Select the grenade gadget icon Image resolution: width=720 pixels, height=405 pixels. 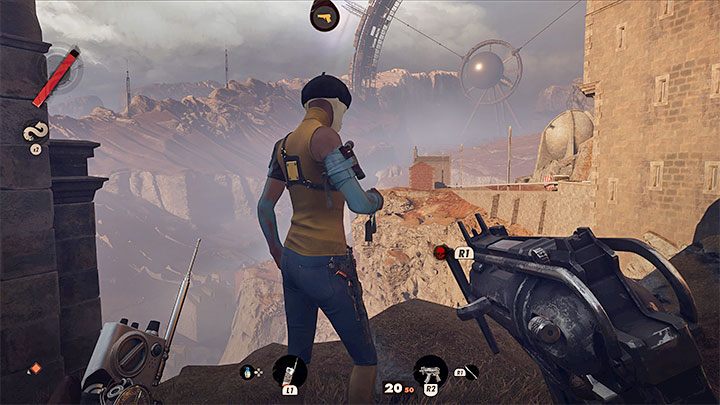(248, 370)
